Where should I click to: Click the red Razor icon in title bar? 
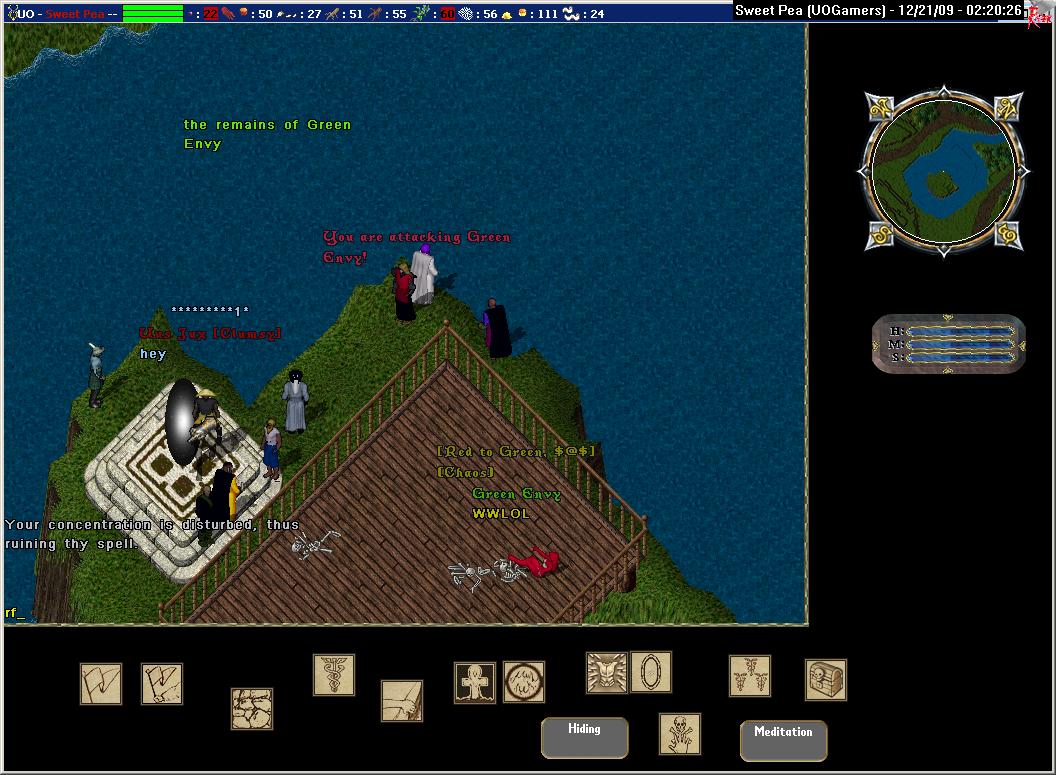point(1042,15)
